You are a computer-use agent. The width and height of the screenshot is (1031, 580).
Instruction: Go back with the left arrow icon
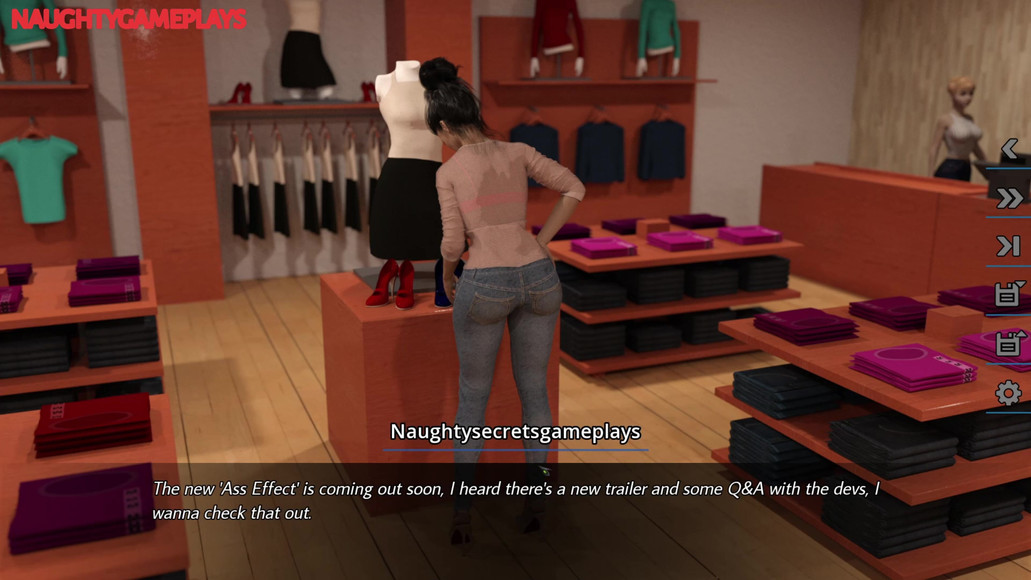click(x=1009, y=150)
